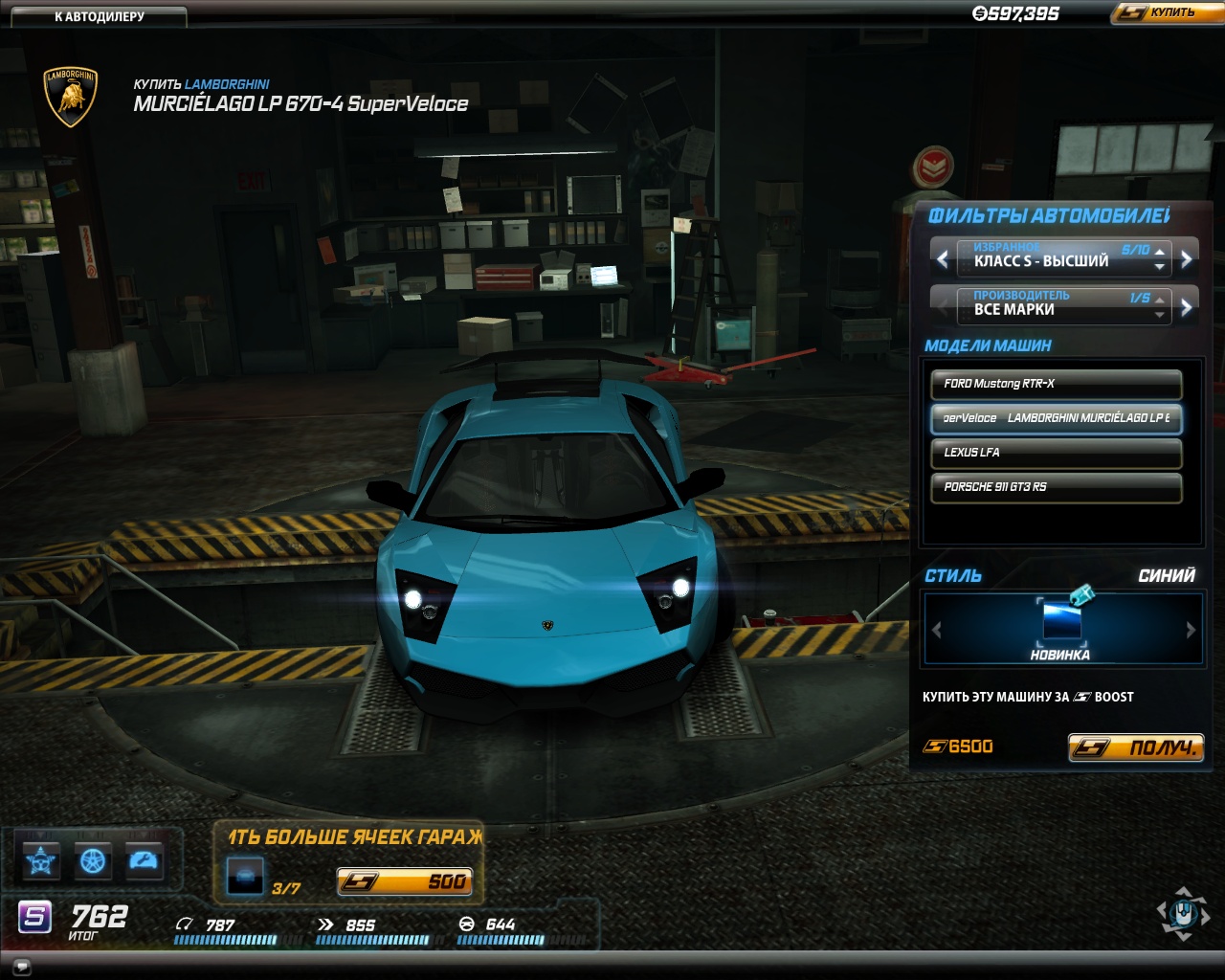Pick the Porsche 911 GT3 RS
The height and width of the screenshot is (980, 1225).
(1056, 487)
